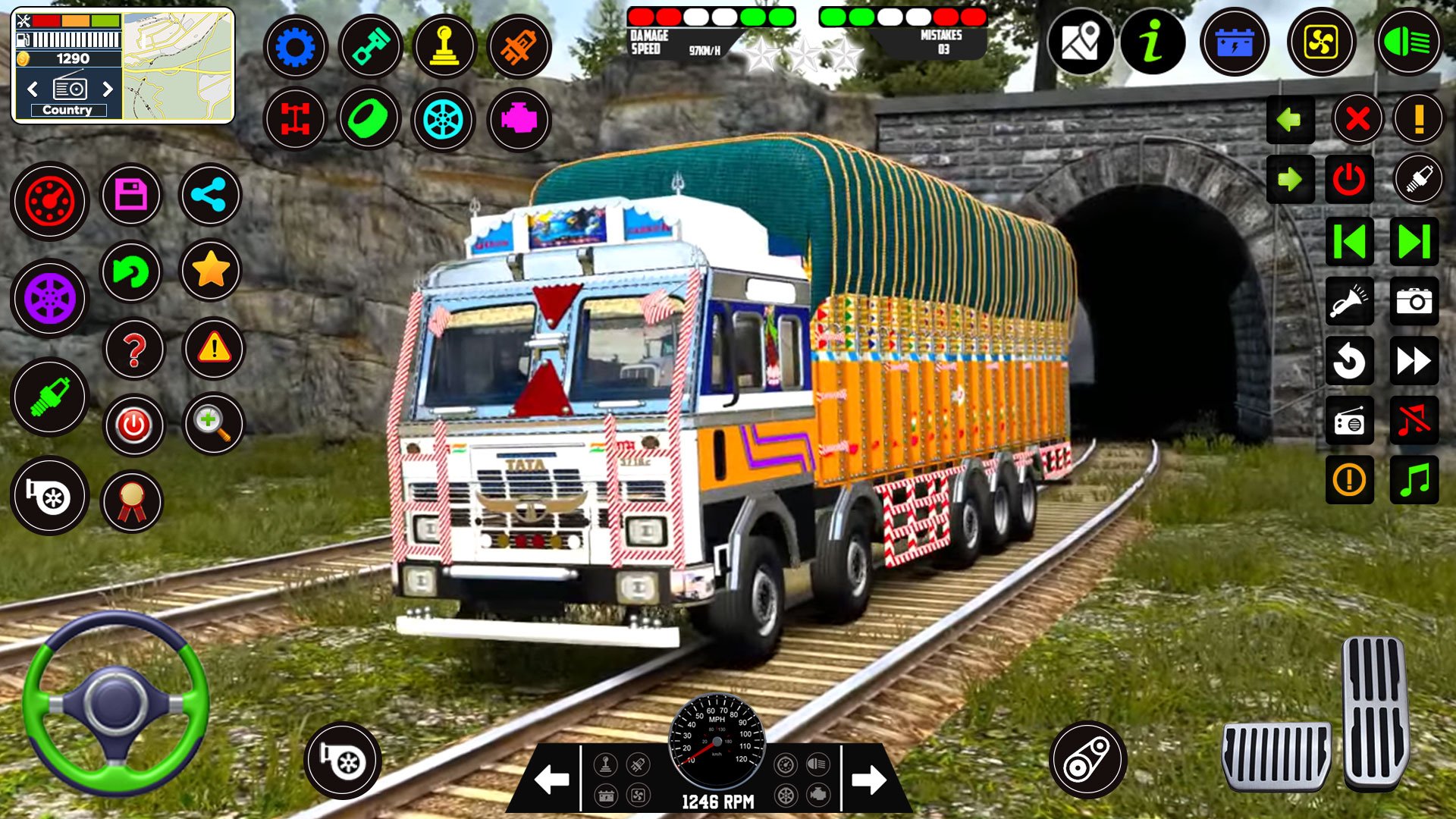Show info with the green 'i' button
The height and width of the screenshot is (819, 1456).
[x=1153, y=41]
